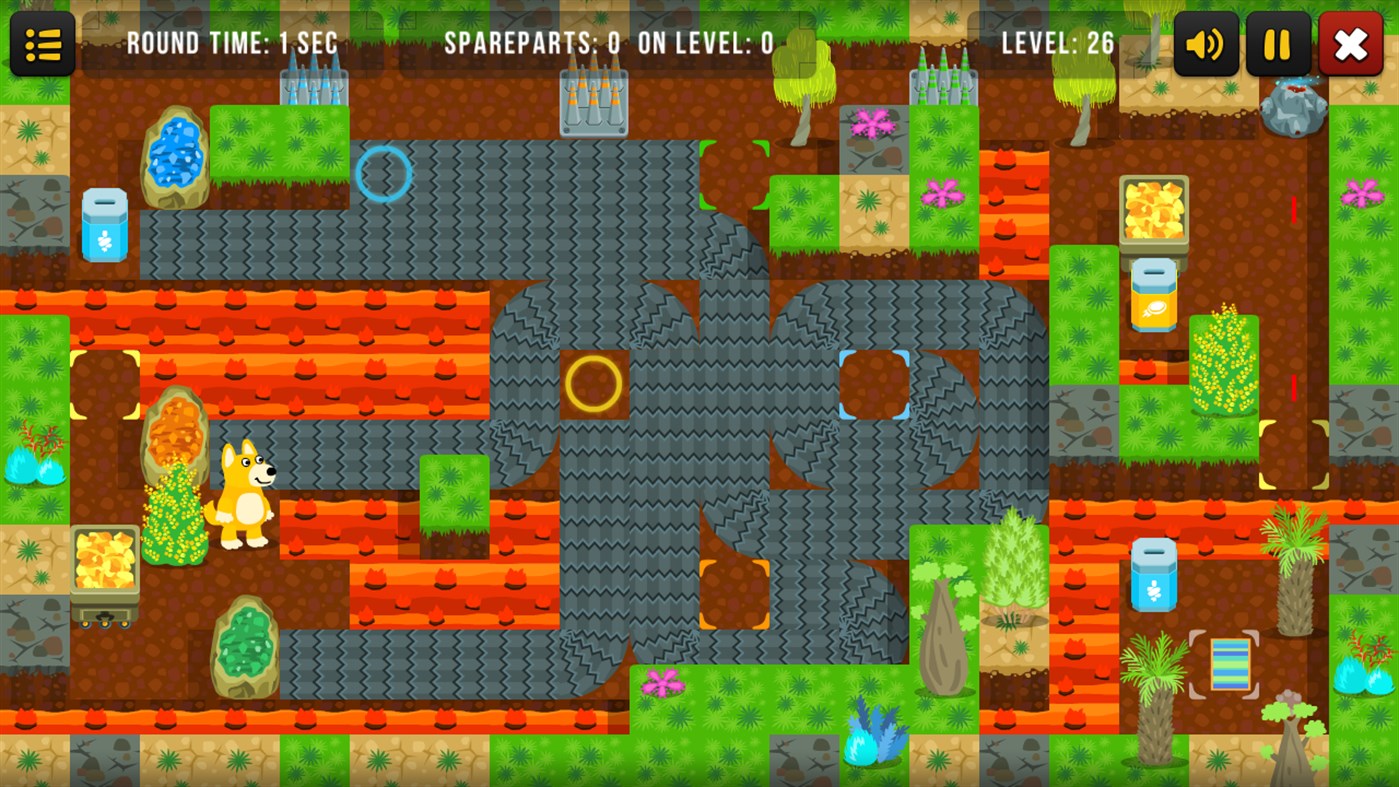This screenshot has height=787, width=1399.
Task: Exit the level via the red X
Action: point(1350,43)
